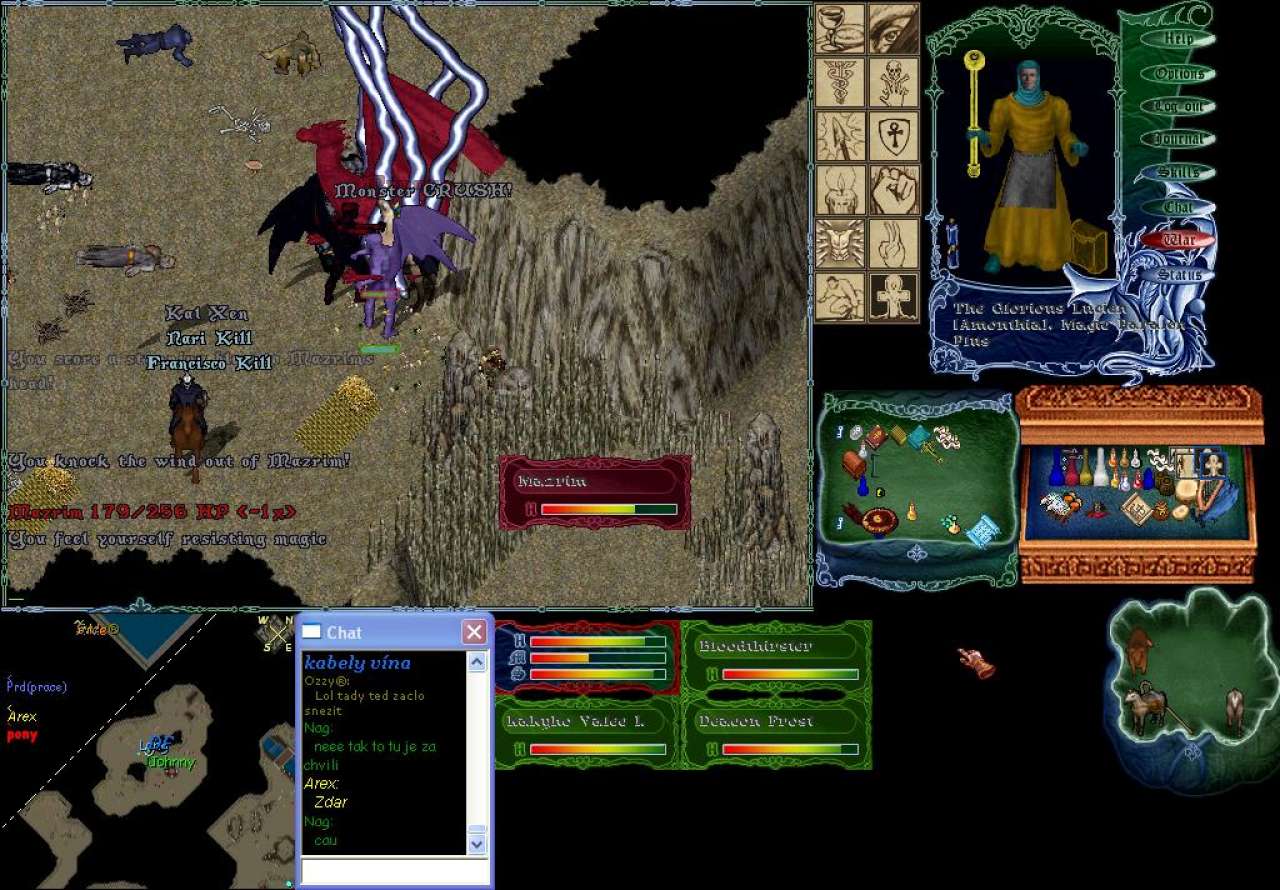
Task: Close the Chat window
Action: [x=474, y=632]
